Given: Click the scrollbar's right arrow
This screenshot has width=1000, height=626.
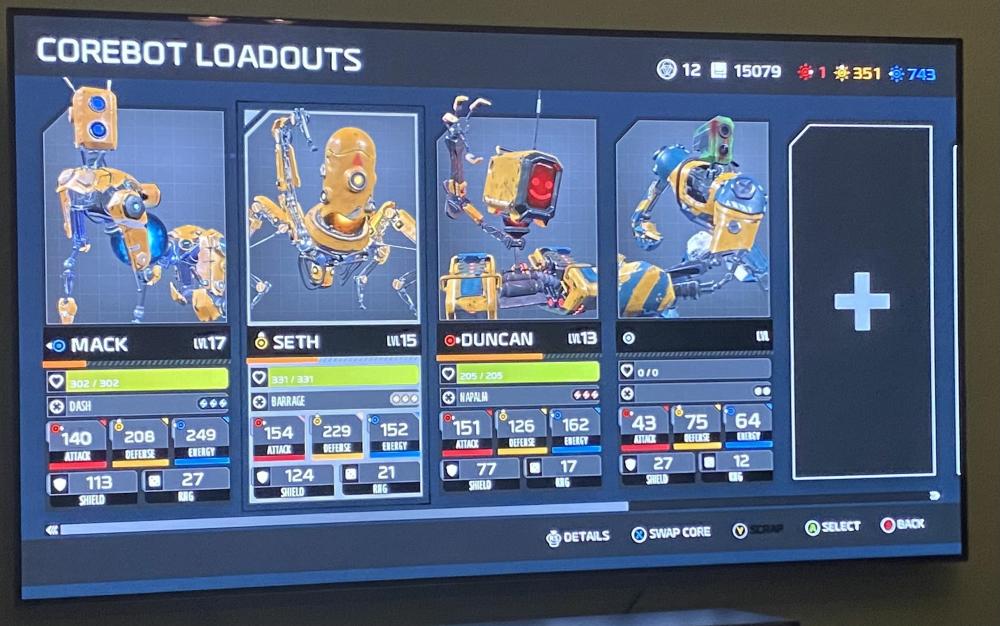Looking at the screenshot, I should click(x=934, y=495).
